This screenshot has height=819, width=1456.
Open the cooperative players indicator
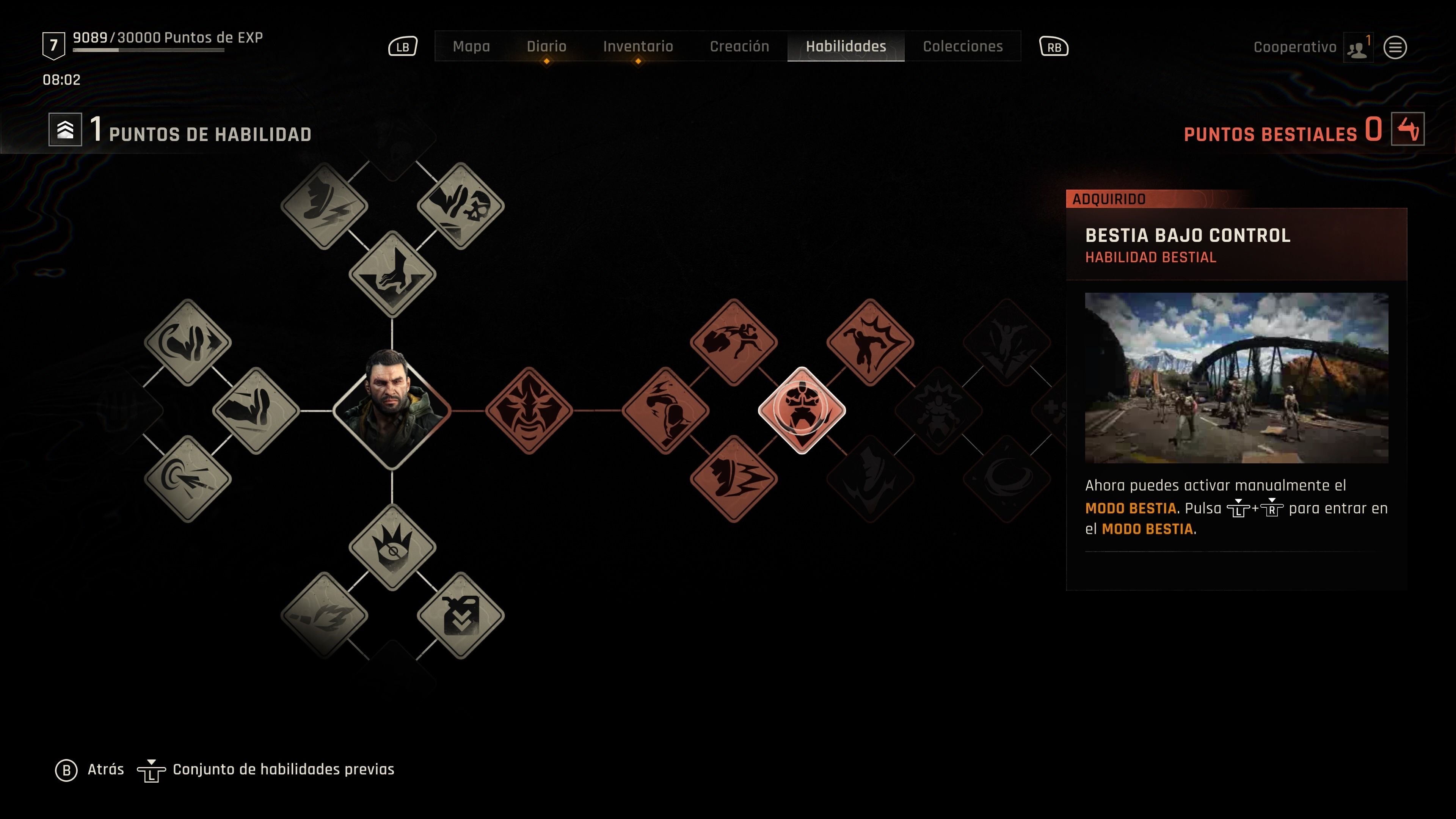tap(1358, 48)
